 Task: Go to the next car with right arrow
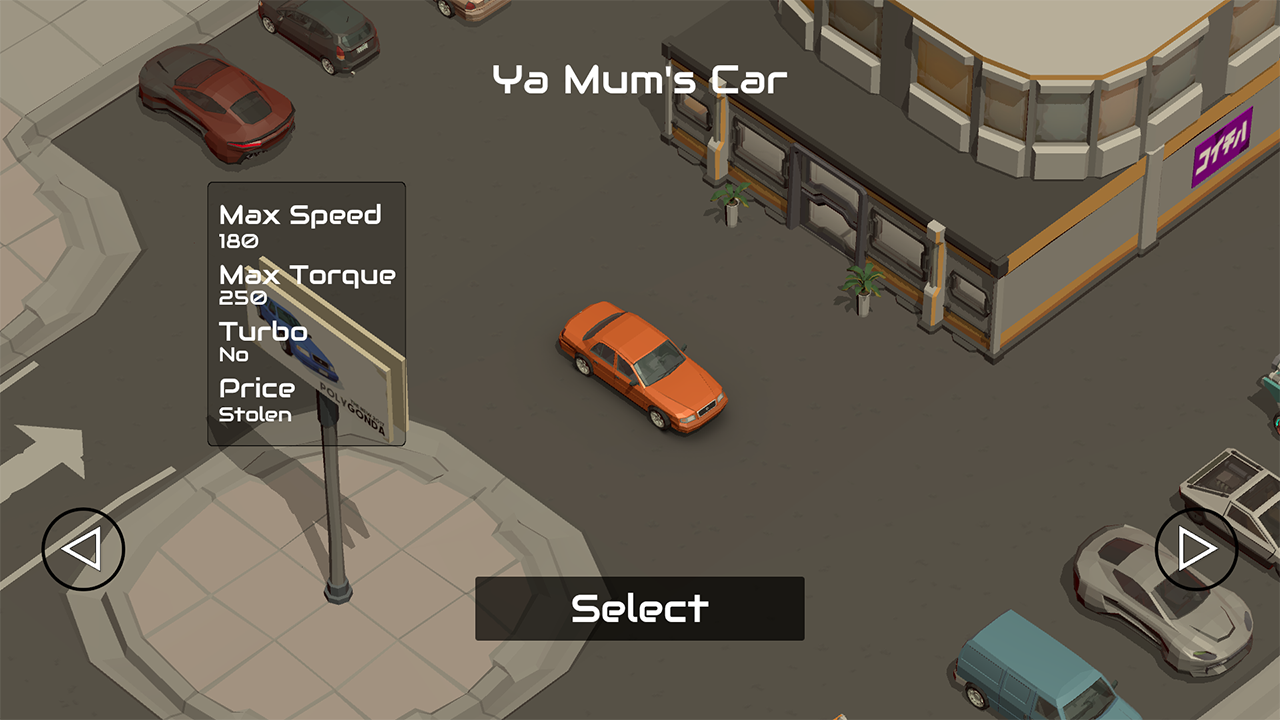pos(1196,549)
